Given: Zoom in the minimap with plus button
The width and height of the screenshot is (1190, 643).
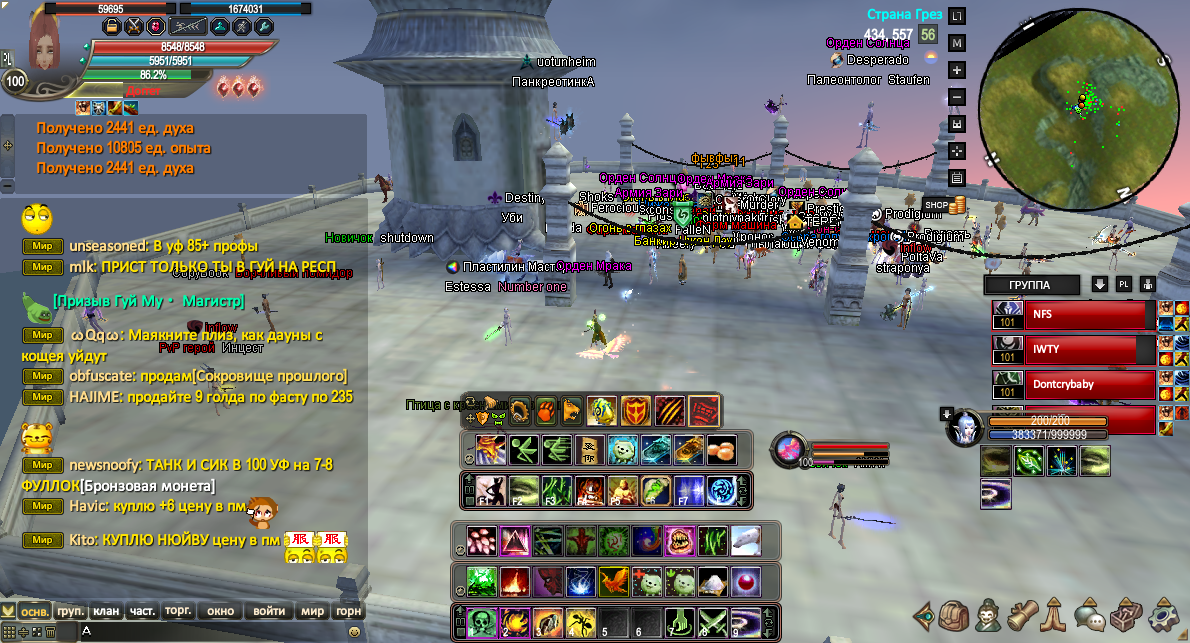Looking at the screenshot, I should (957, 70).
